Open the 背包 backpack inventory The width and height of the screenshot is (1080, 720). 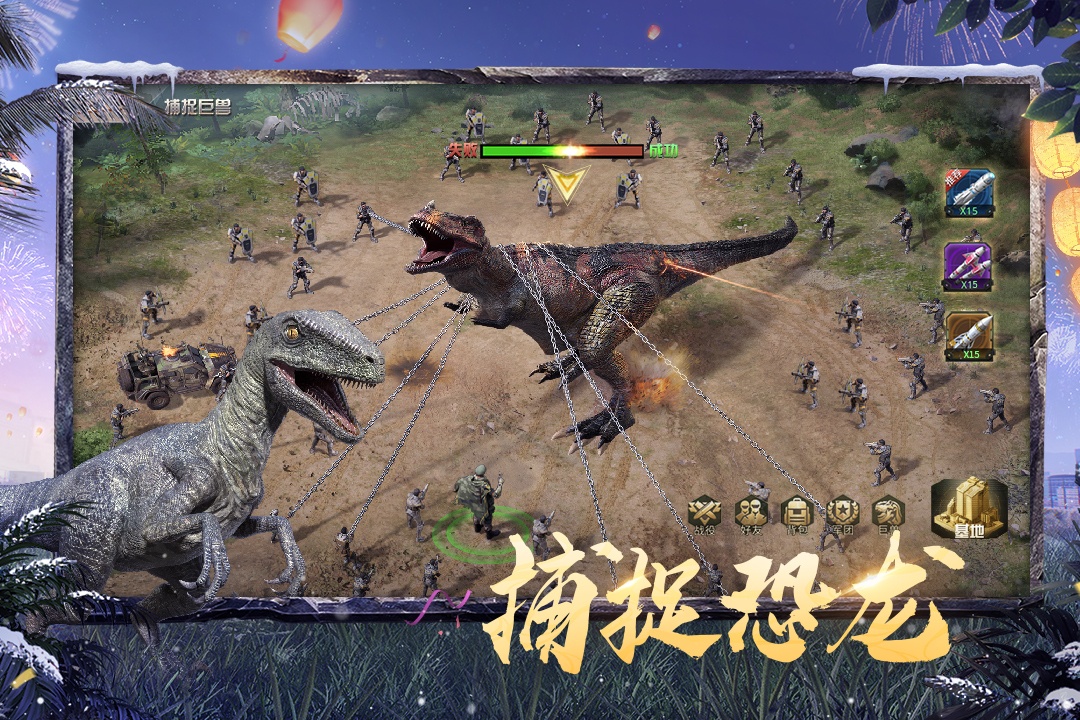tap(797, 513)
